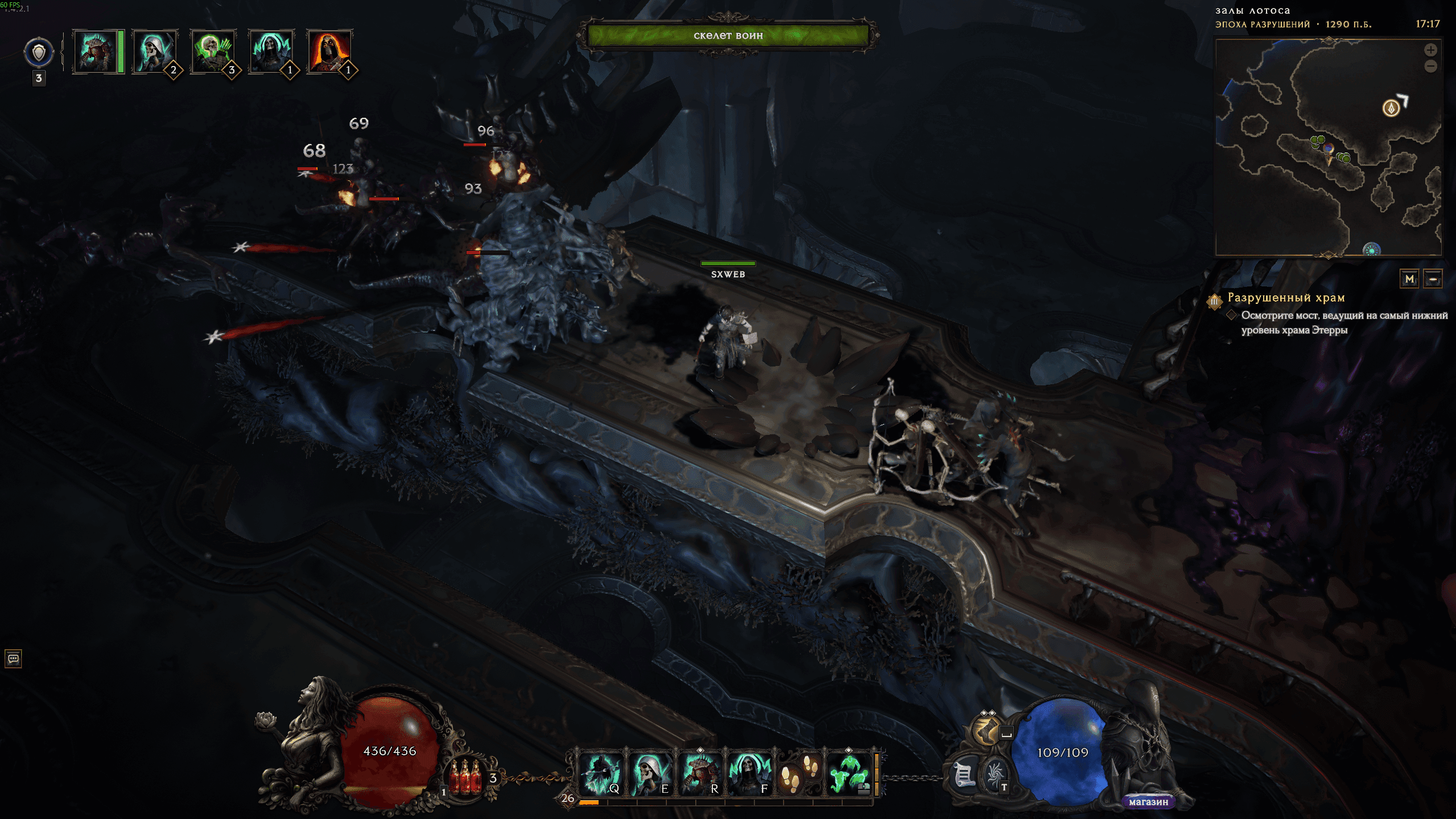
Task: Click the swirl portal icon marked T
Action: tap(995, 775)
